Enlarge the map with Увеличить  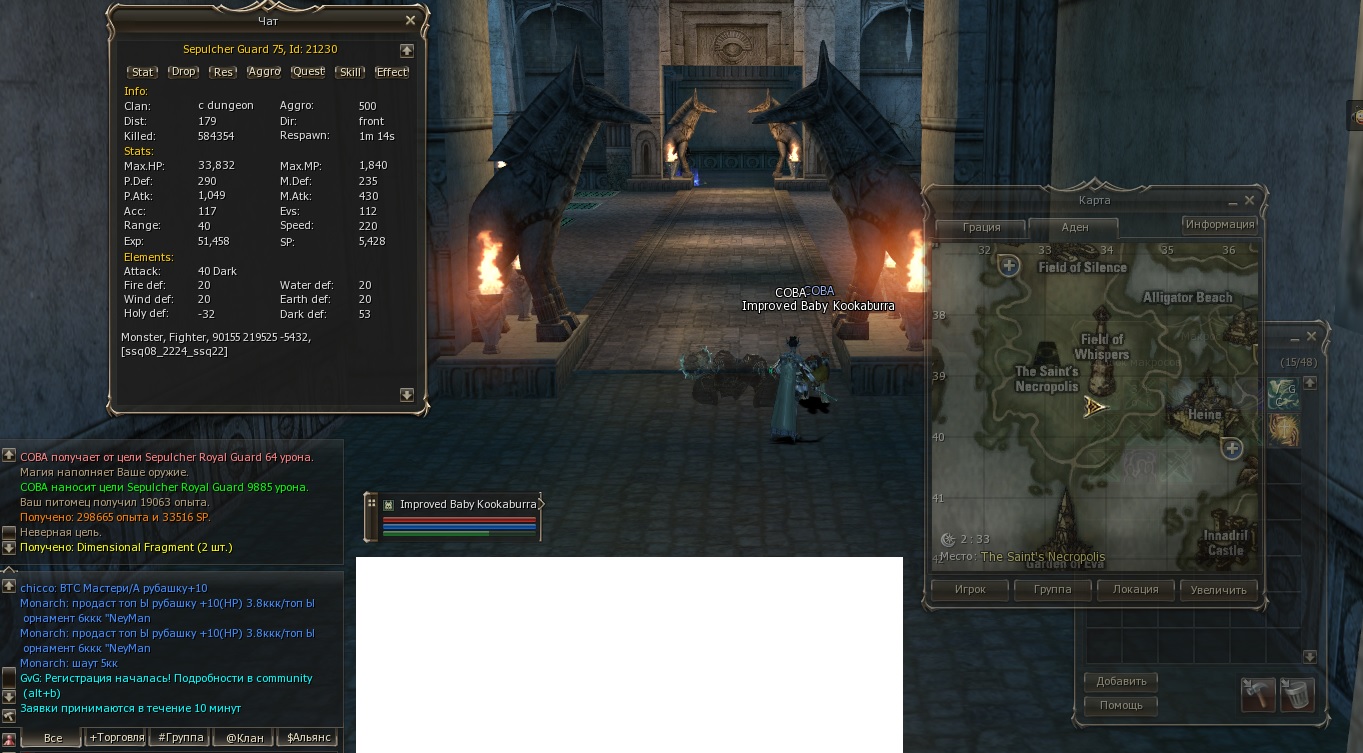(1218, 590)
